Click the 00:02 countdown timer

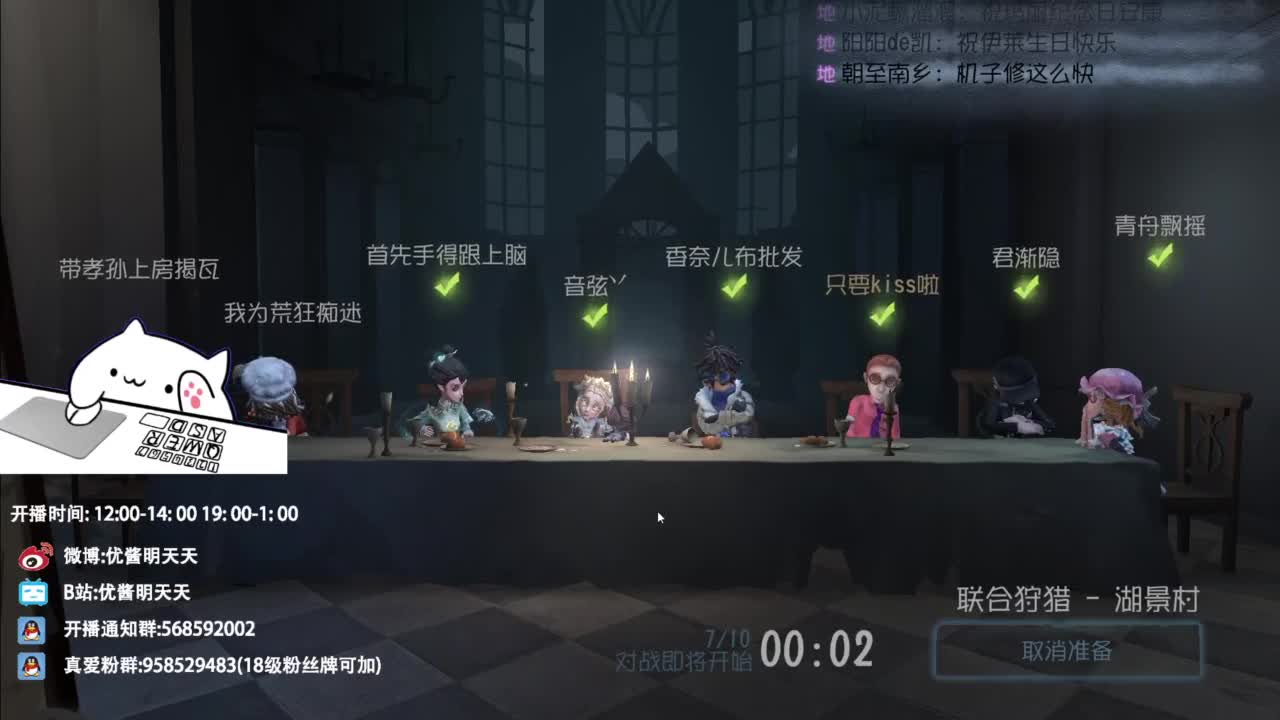pos(820,647)
